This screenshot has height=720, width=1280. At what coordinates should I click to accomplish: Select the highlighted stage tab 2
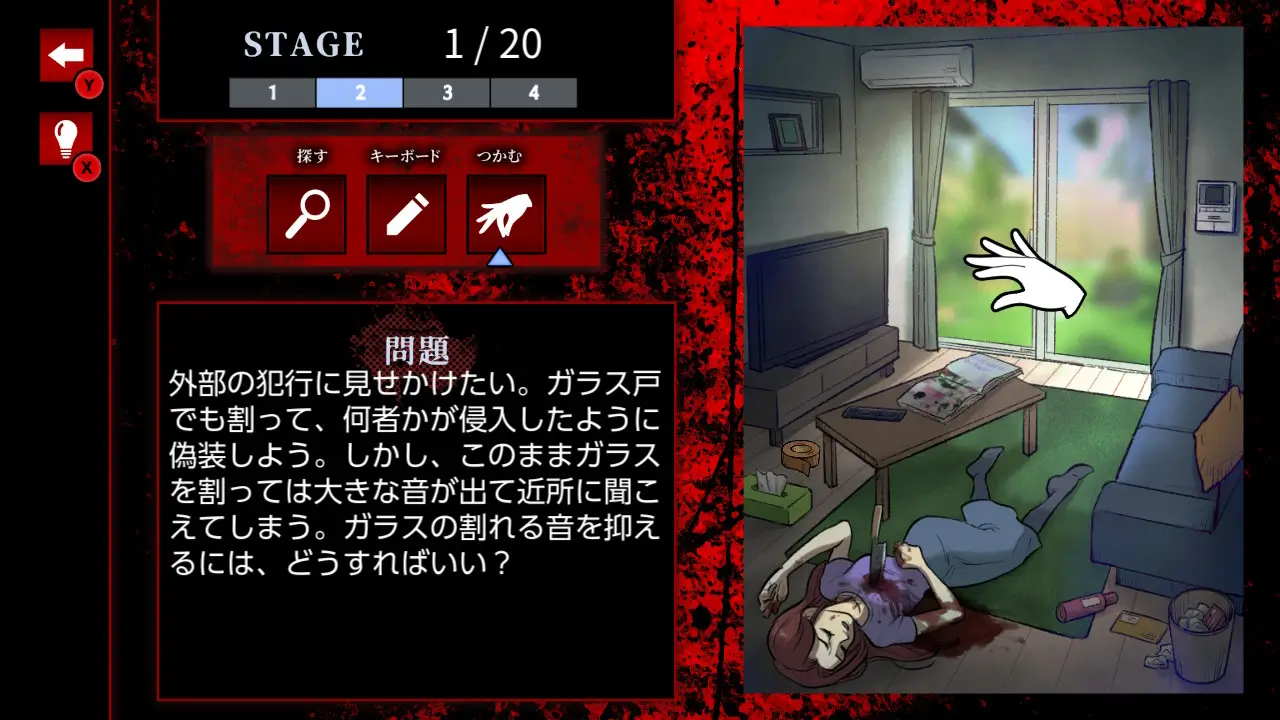click(359, 93)
